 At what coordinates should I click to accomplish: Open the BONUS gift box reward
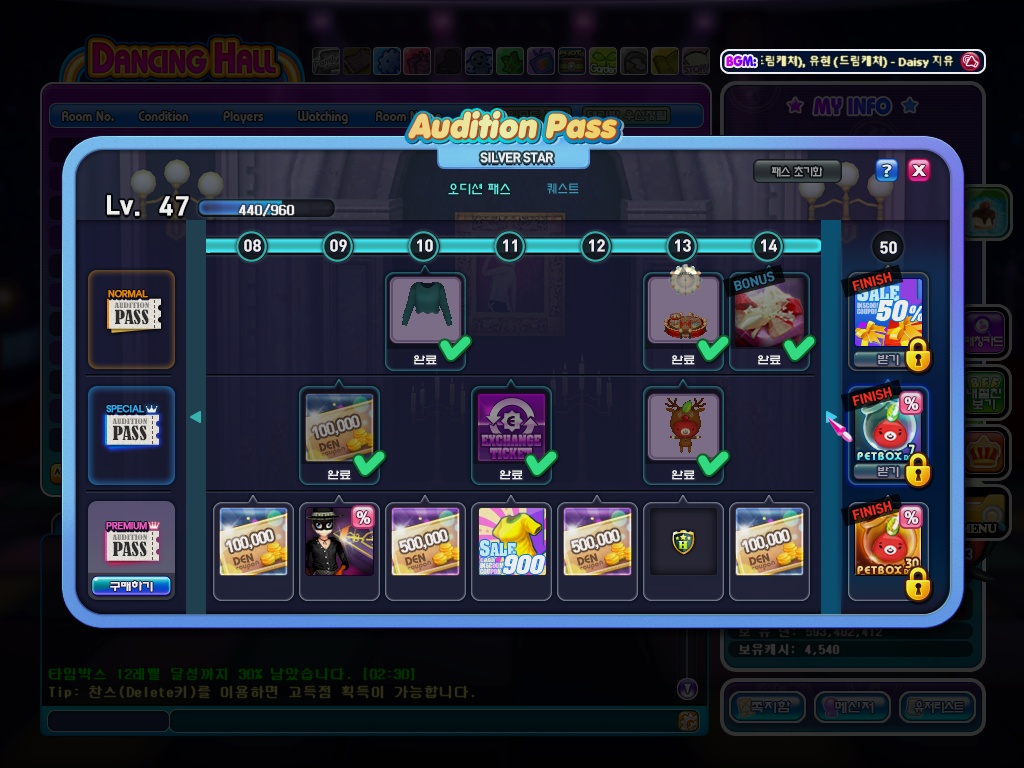(x=769, y=312)
